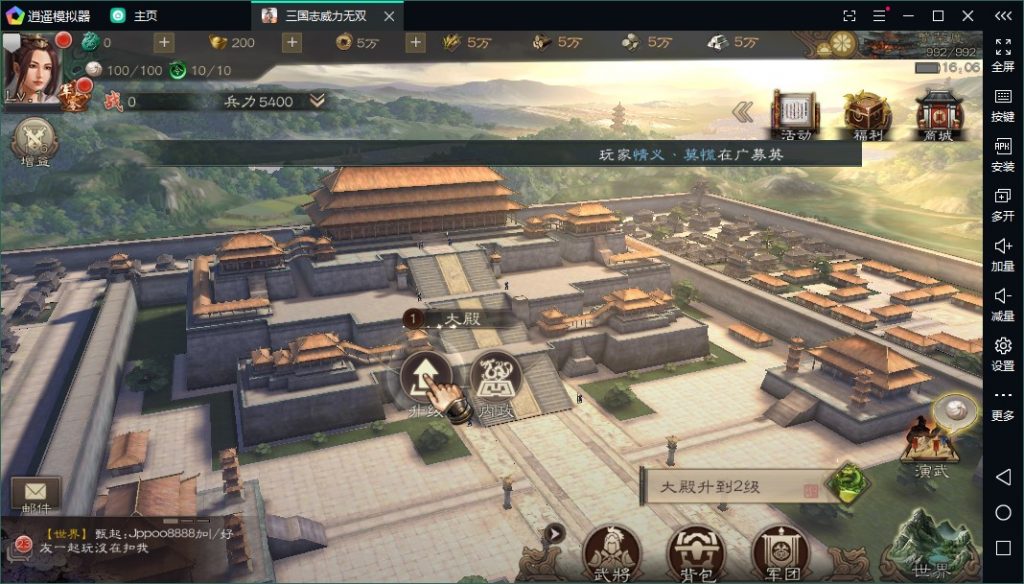This screenshot has width=1024, height=584.
Task: Click the emulator 设置 settings button
Action: click(x=1002, y=352)
